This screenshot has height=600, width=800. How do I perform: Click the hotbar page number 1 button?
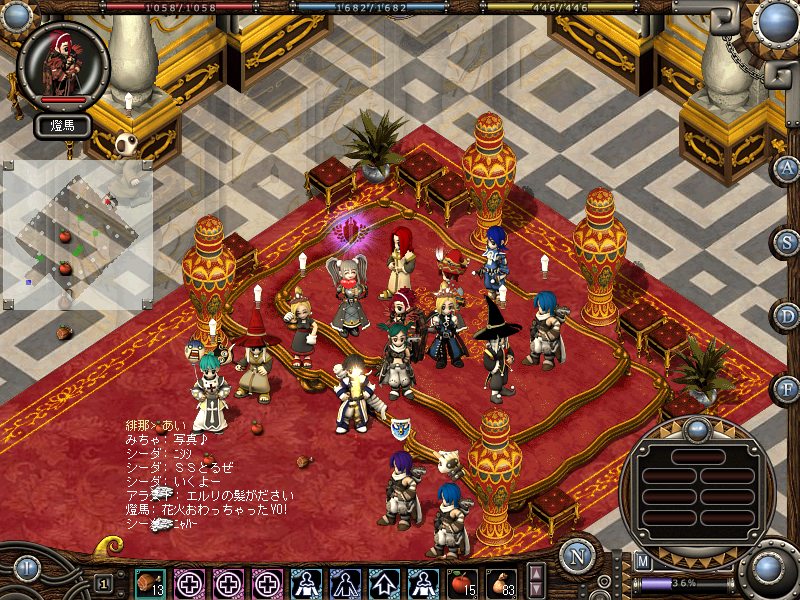tap(104, 582)
